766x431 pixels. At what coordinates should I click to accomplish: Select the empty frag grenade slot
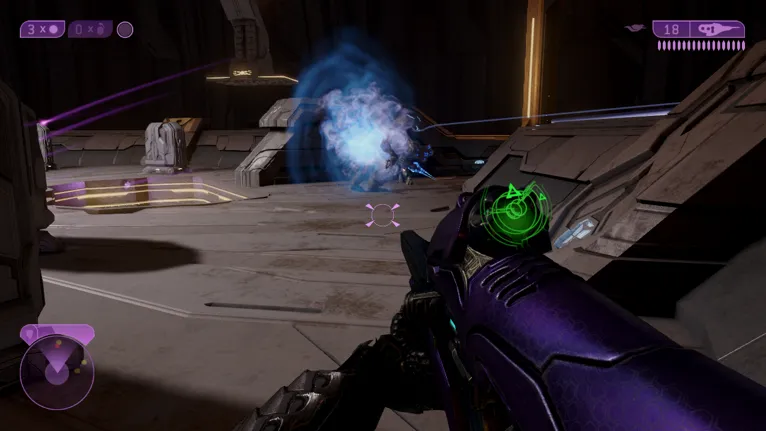pos(89,29)
